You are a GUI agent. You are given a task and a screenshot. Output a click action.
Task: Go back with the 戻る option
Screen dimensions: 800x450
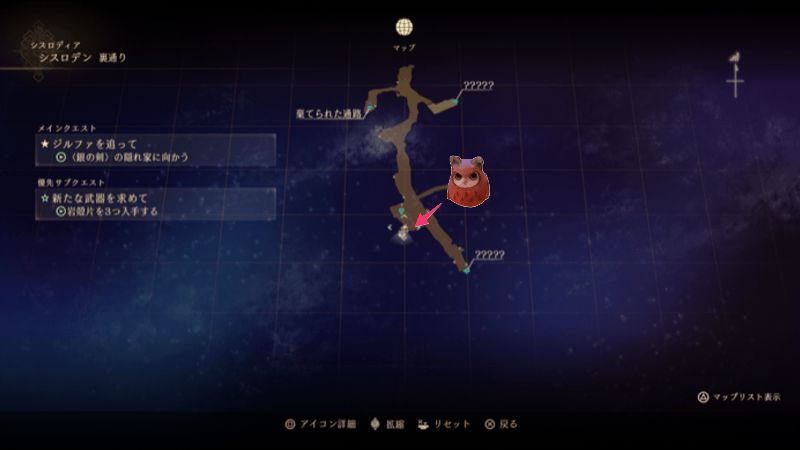(x=501, y=424)
